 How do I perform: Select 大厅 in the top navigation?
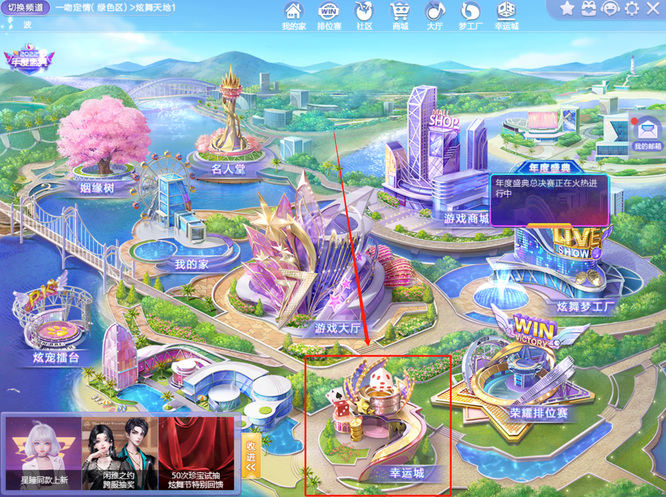(x=435, y=15)
